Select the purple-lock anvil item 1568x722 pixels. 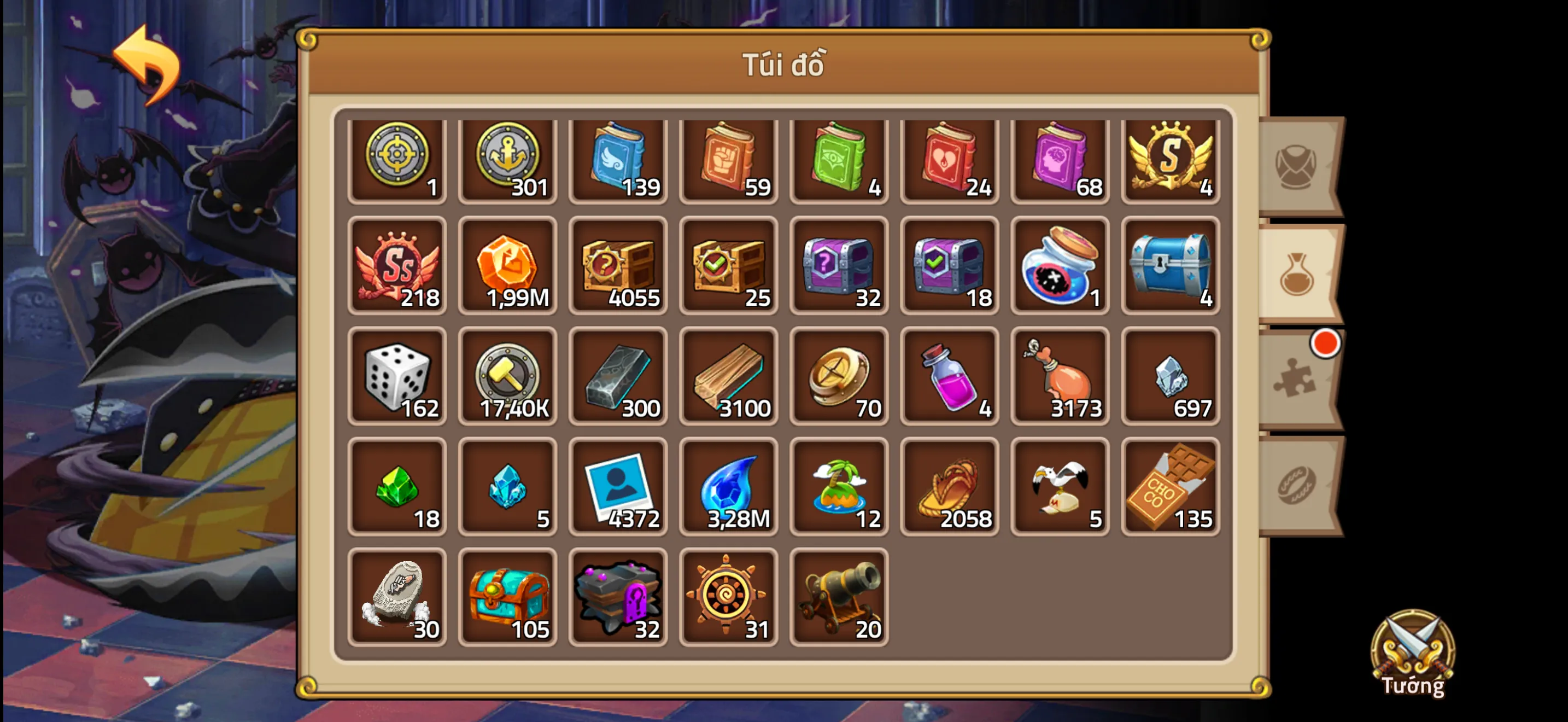tap(618, 597)
